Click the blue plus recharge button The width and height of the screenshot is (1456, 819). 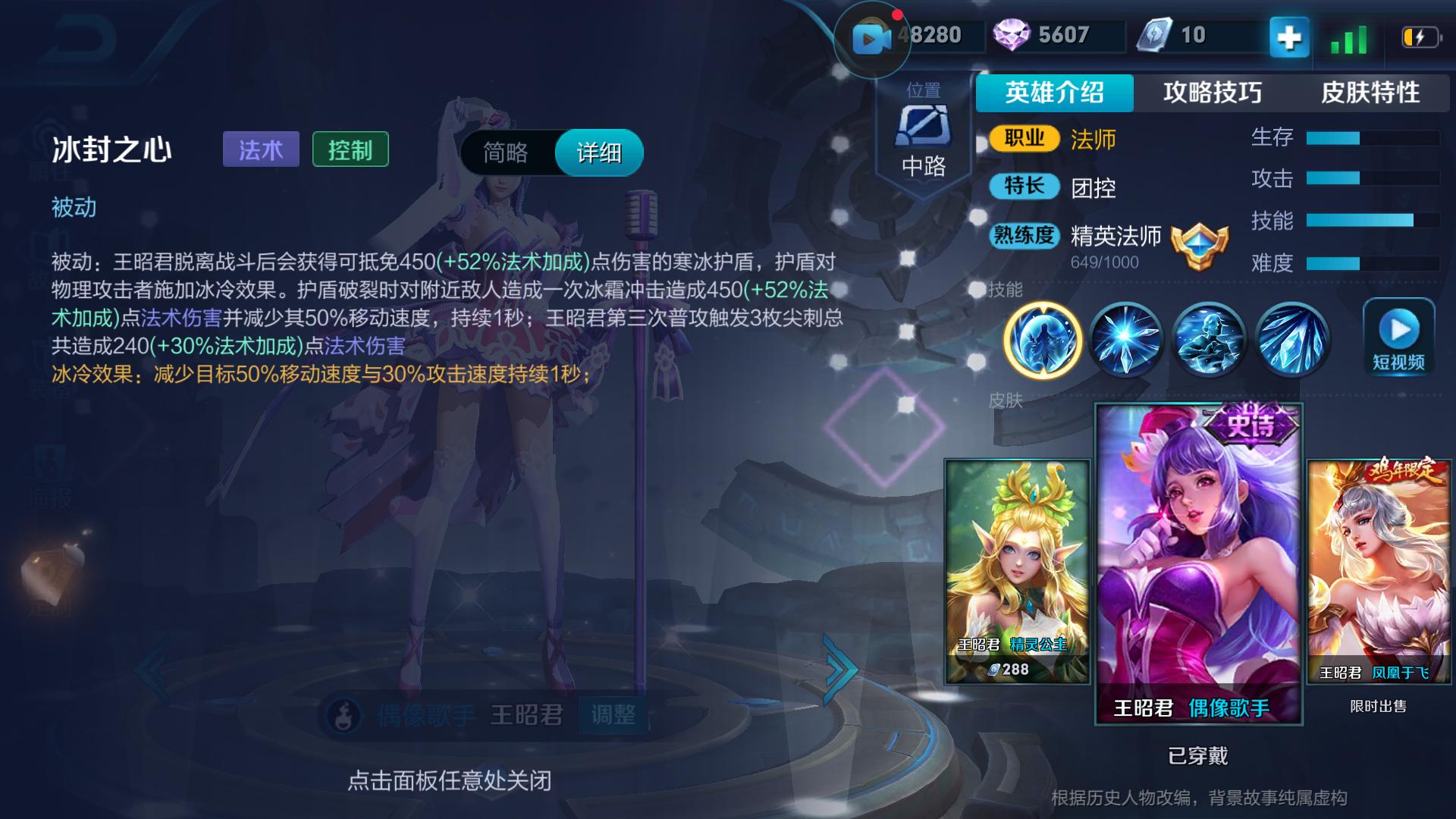(x=1288, y=35)
